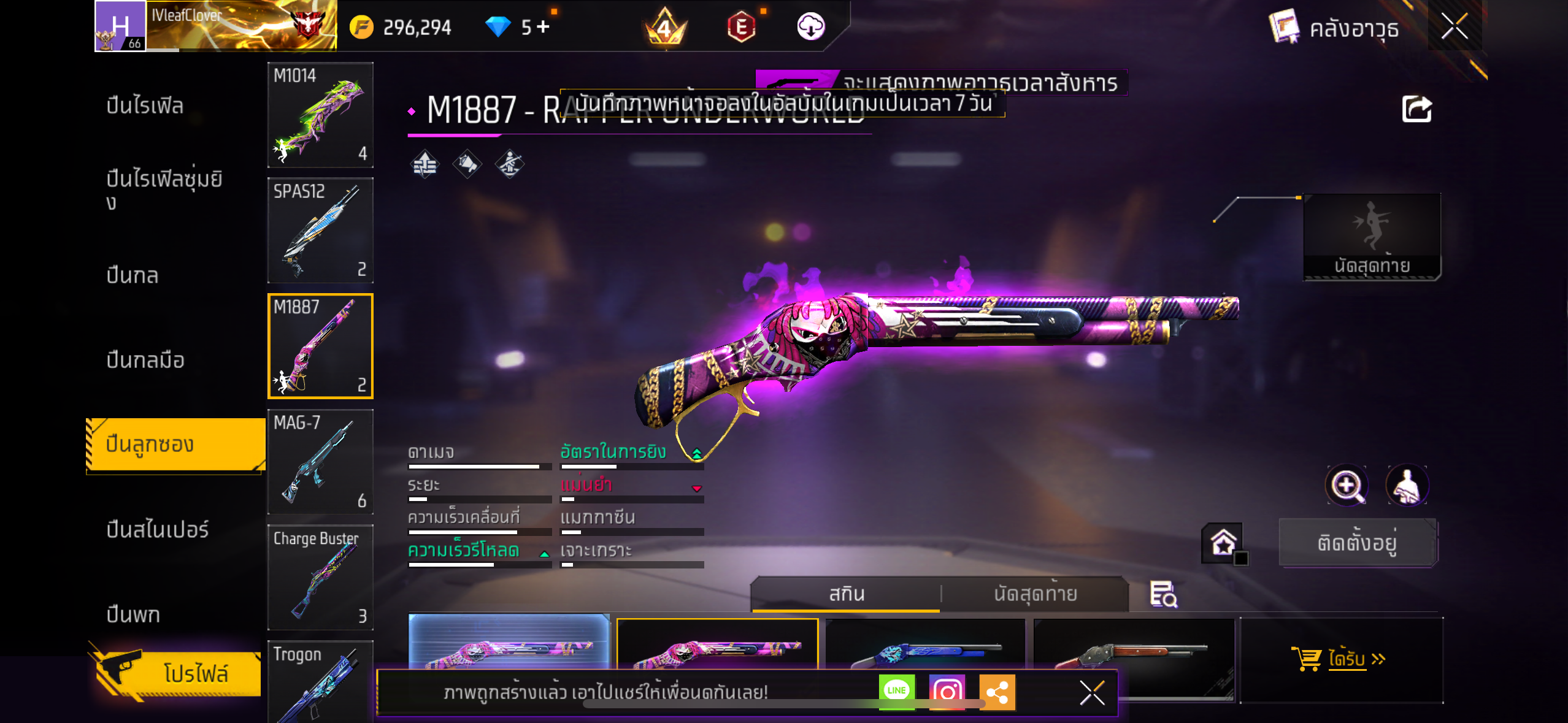The image size is (1568, 723).
Task: Select the M1014 shotgun thumbnail
Action: 320,115
